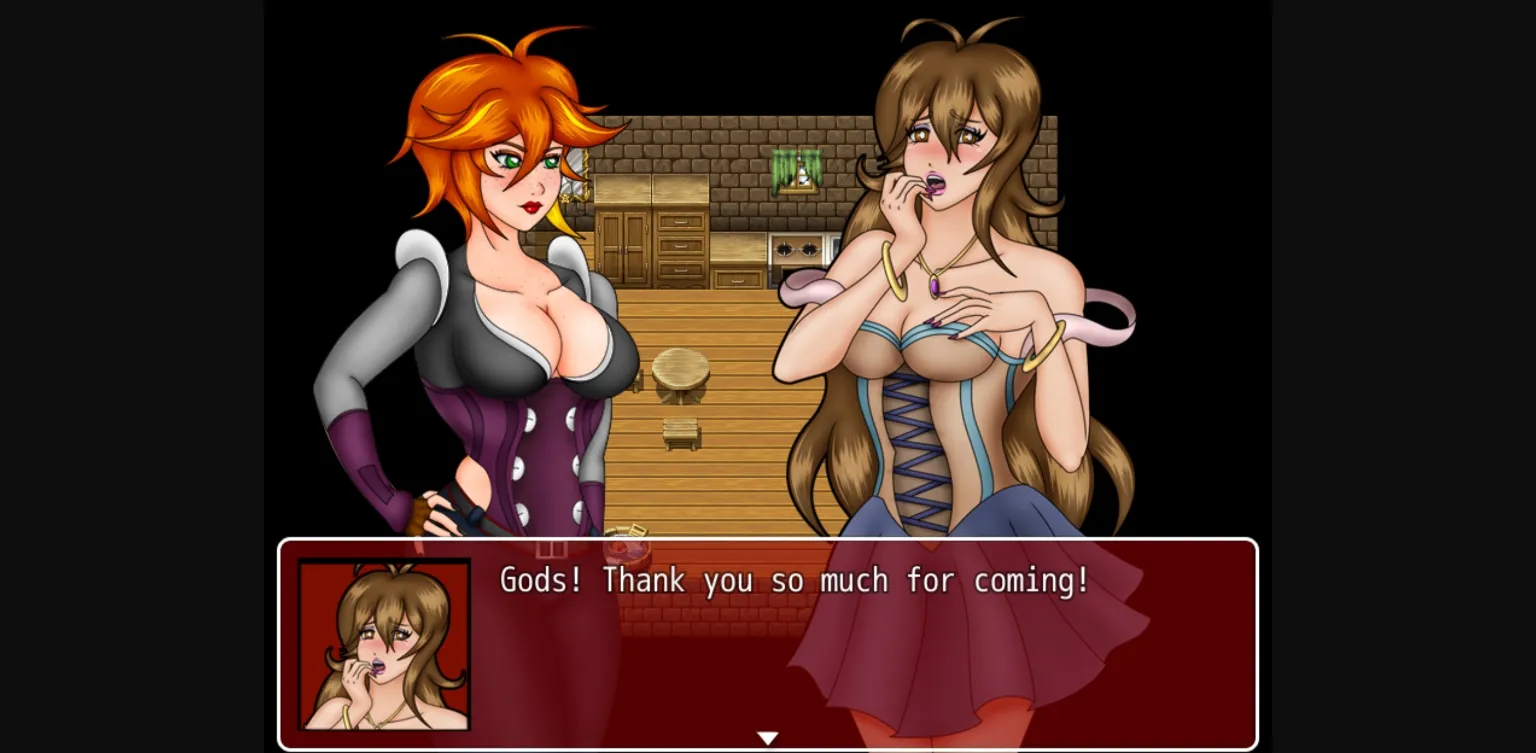
Task: Click the advance-dialogue arrow below the text
Action: 768,736
